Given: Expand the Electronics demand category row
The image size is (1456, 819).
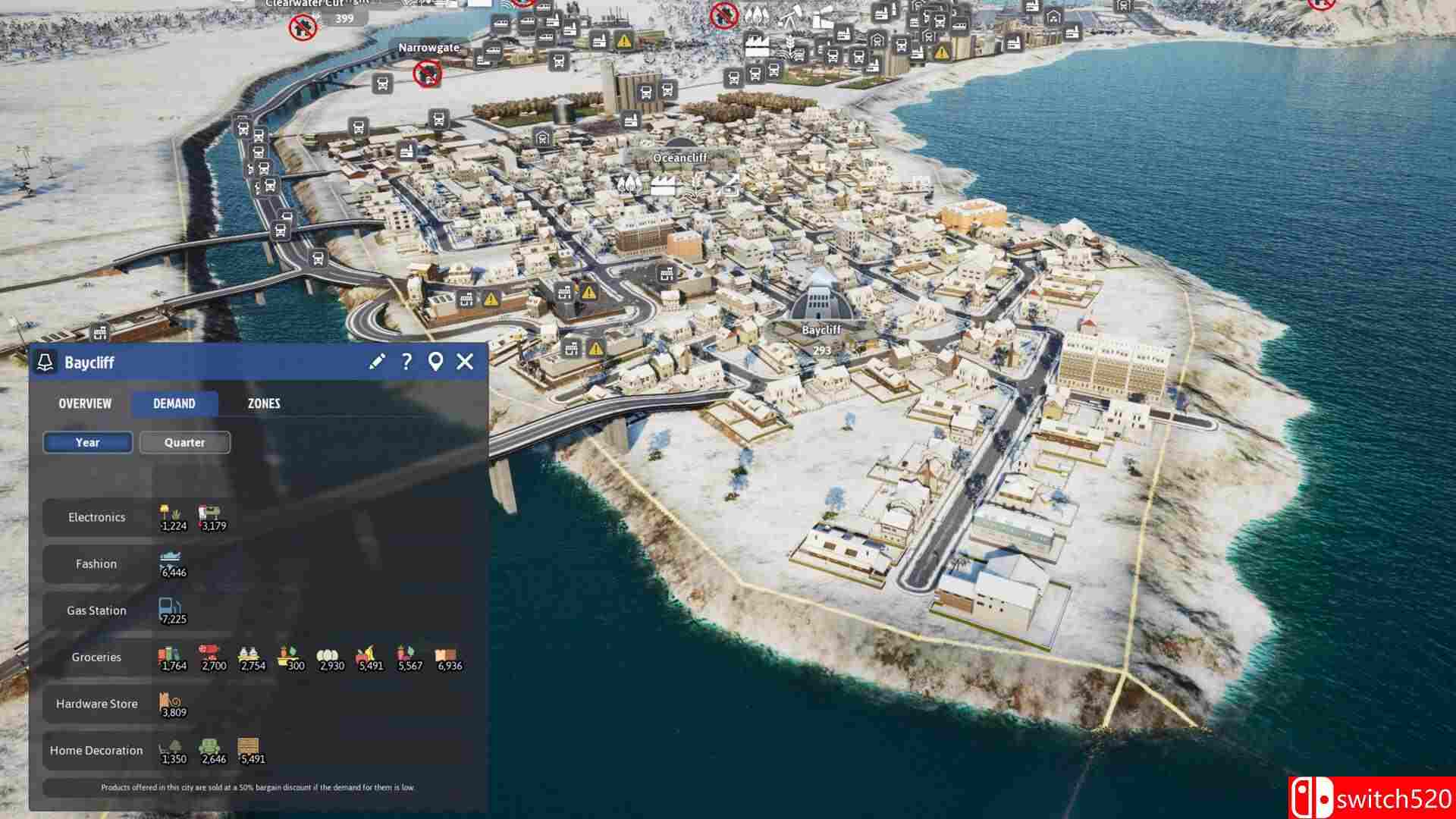Looking at the screenshot, I should [x=97, y=517].
